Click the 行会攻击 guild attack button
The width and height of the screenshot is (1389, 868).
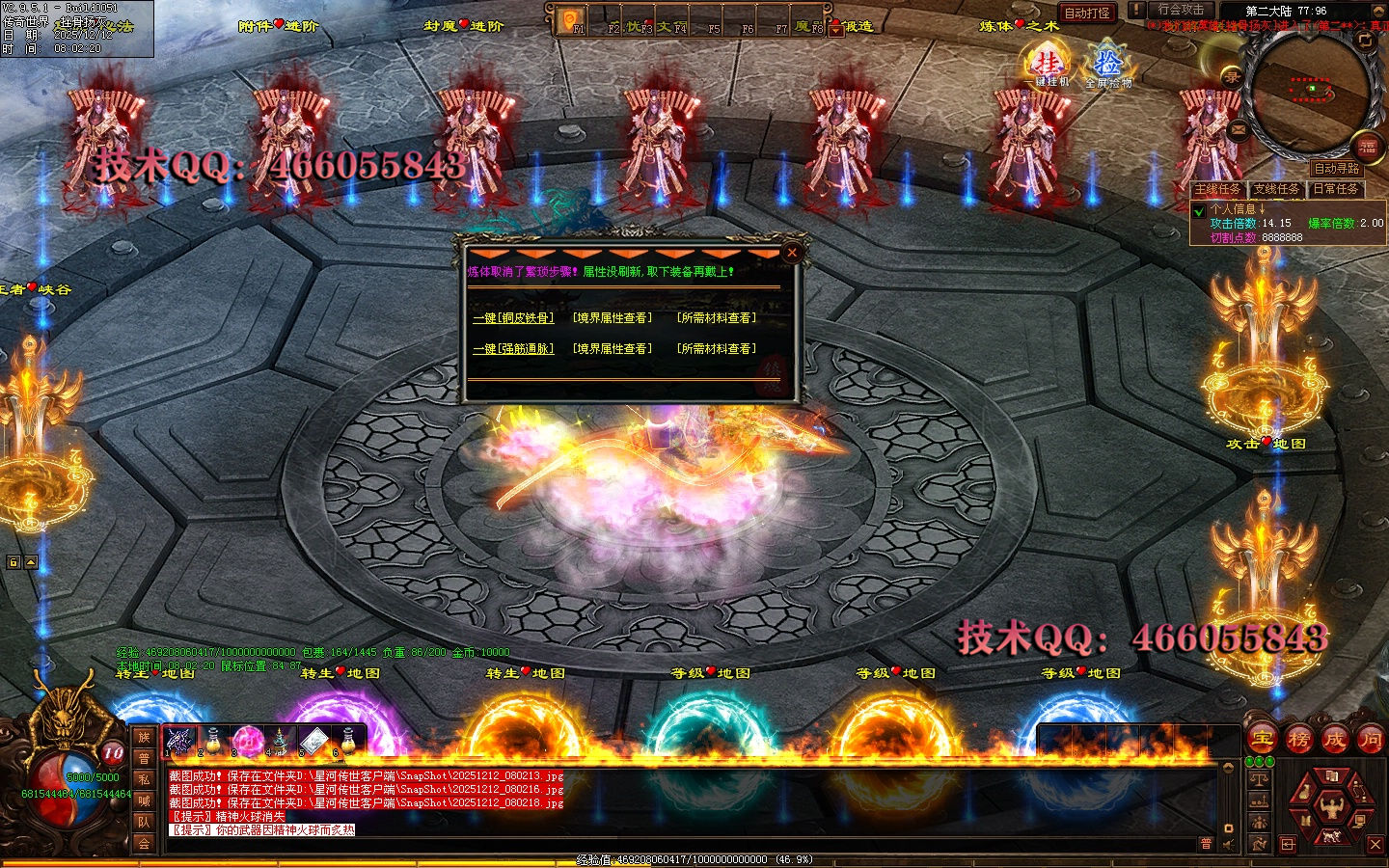pyautogui.click(x=1181, y=10)
